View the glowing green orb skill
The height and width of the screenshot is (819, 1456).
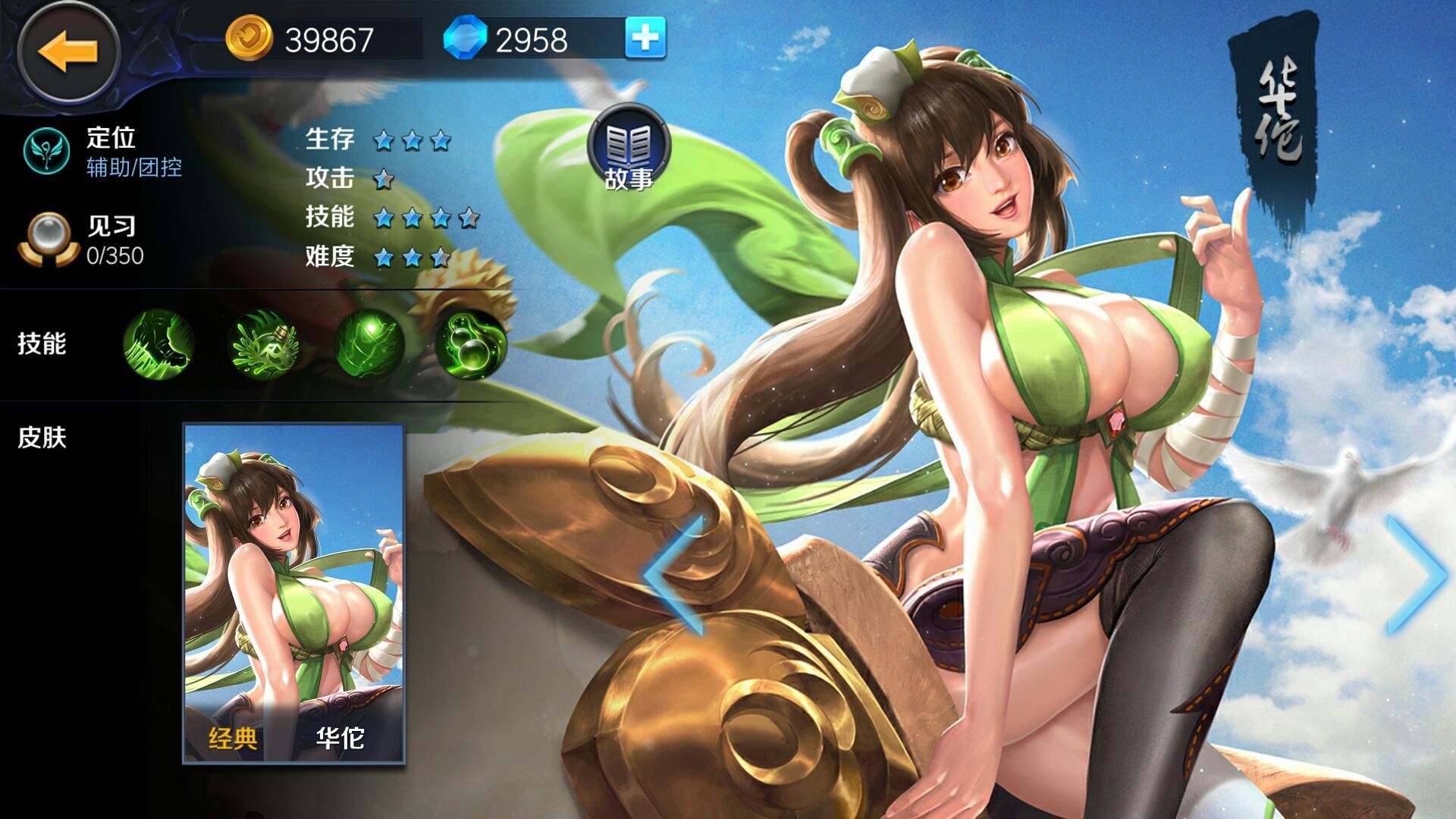369,345
